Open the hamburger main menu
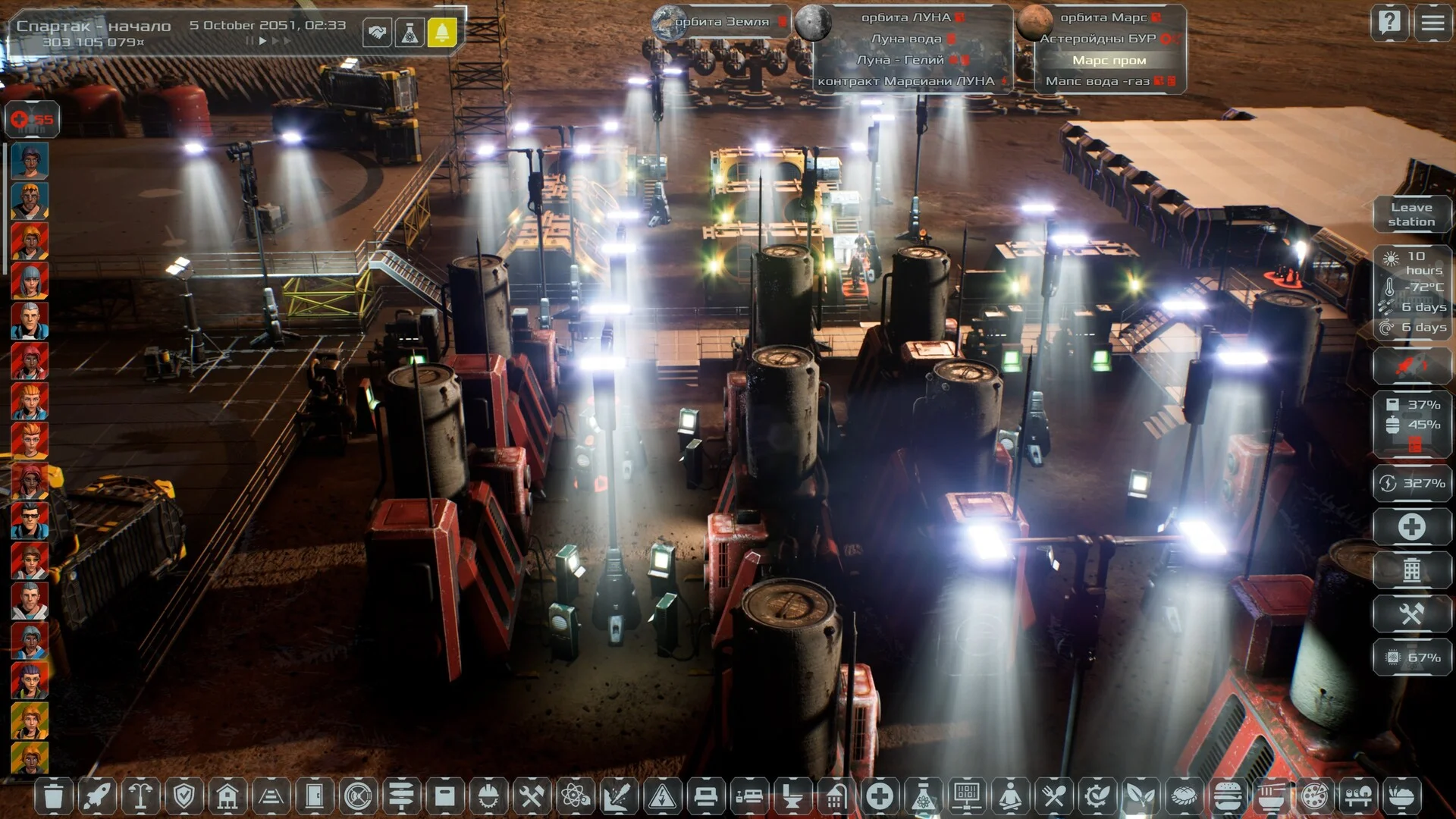Screen dimensions: 1456x819 pyautogui.click(x=1432, y=23)
